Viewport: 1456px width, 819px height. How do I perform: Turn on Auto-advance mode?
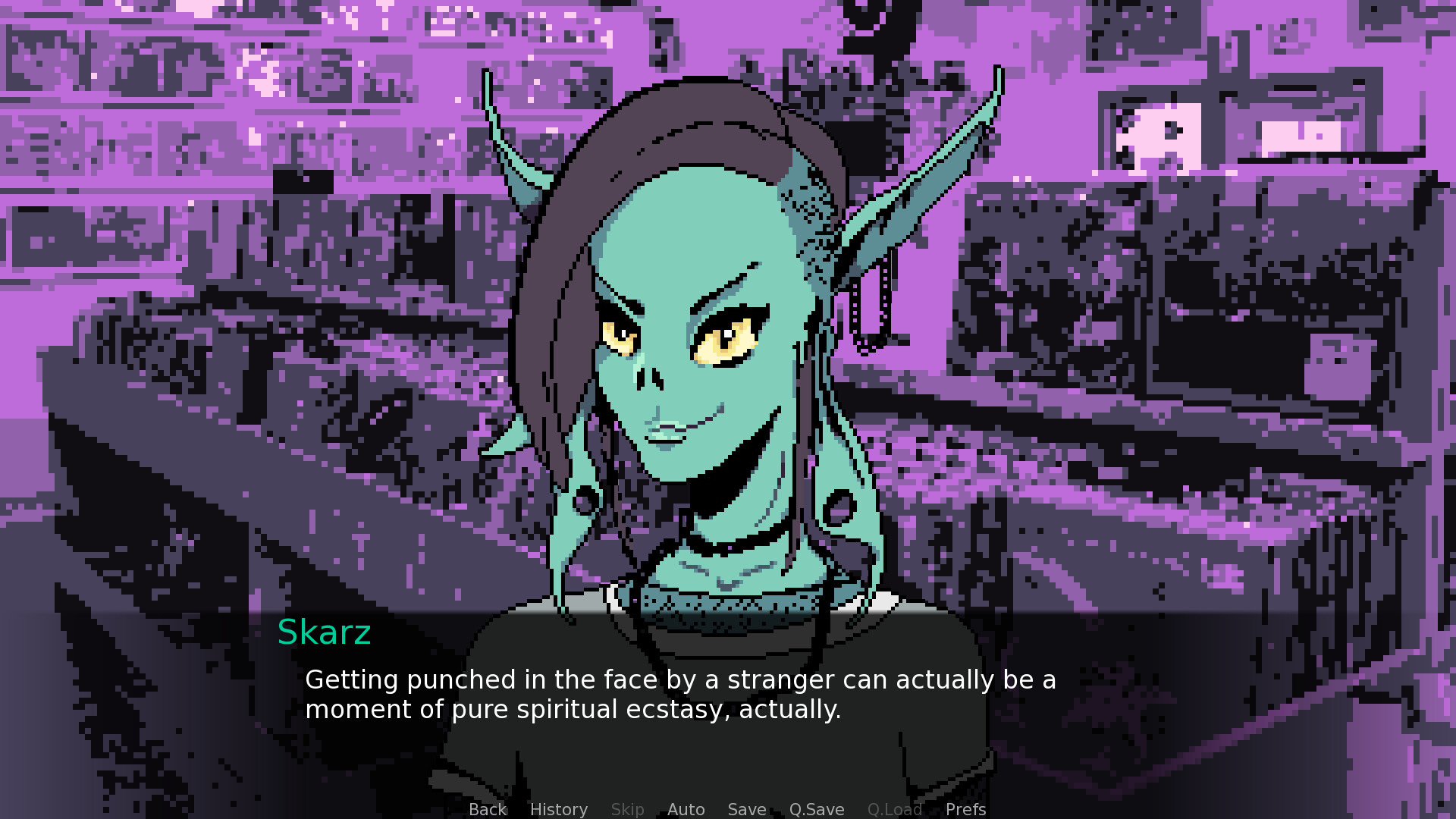coord(686,809)
